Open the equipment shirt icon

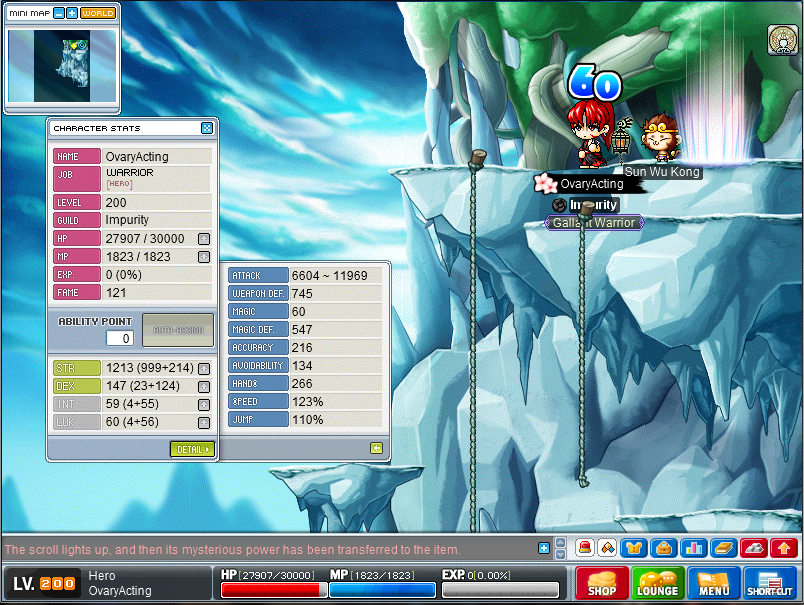click(634, 548)
